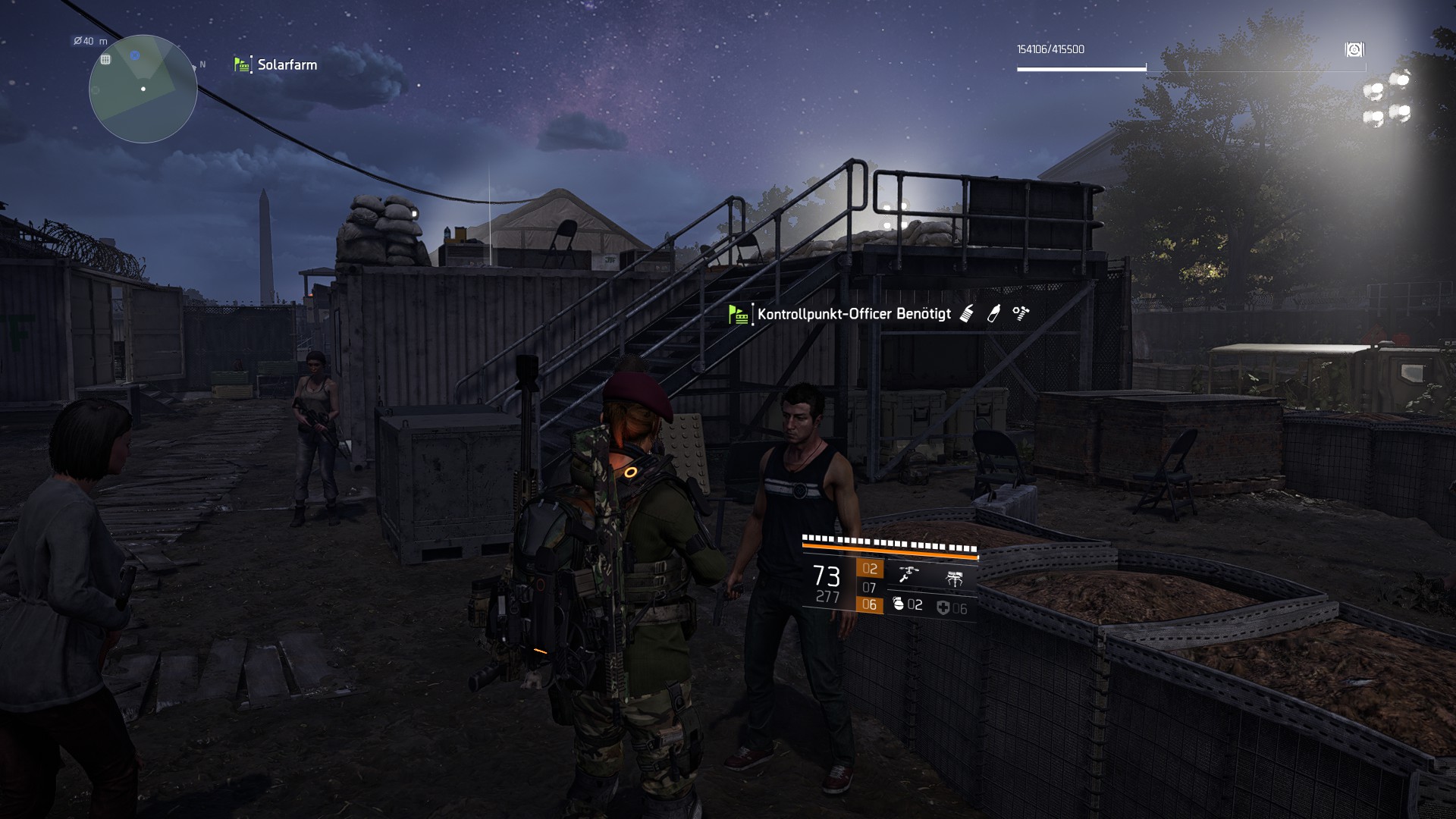Expand the weapon stats panel near 73/277

coord(827,580)
